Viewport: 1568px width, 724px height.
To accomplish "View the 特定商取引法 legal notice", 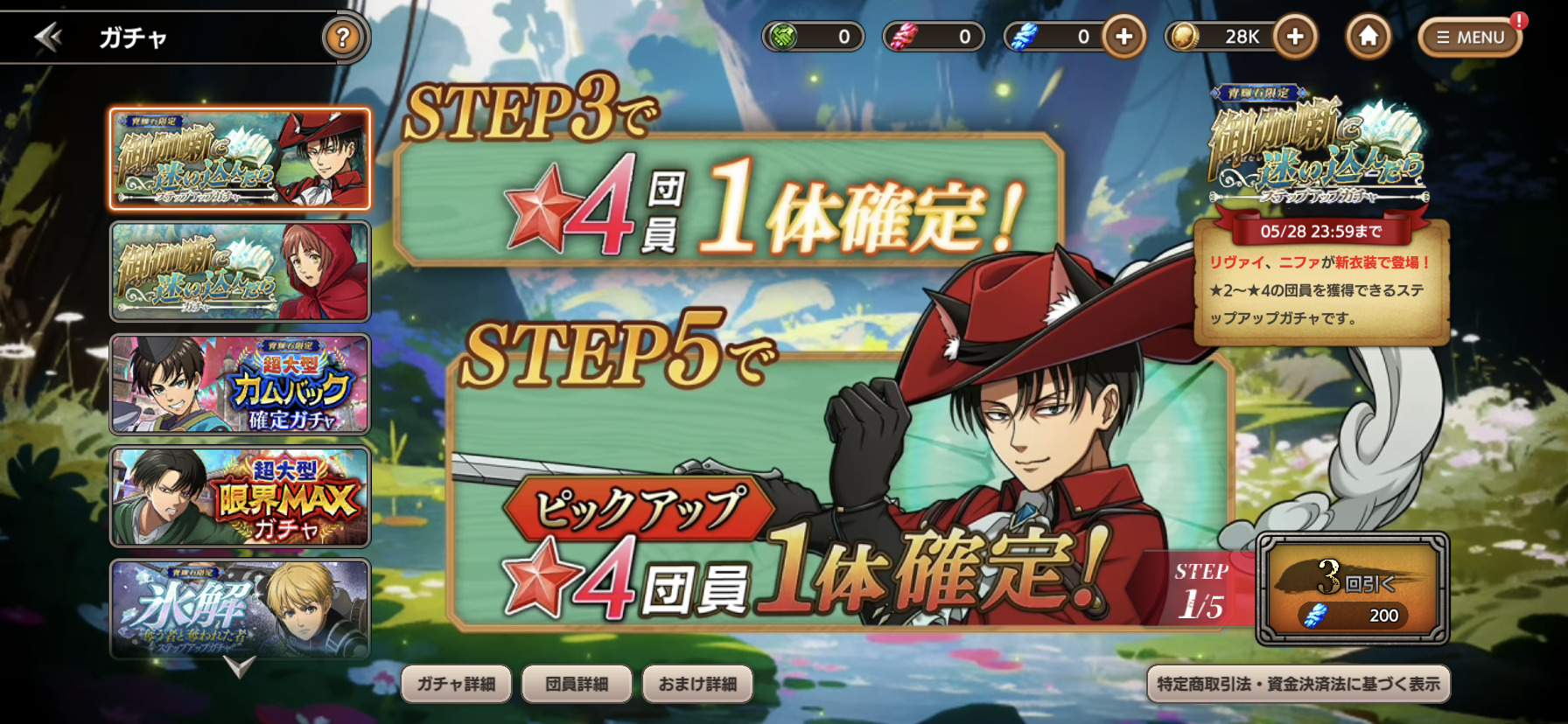I will (1298, 684).
